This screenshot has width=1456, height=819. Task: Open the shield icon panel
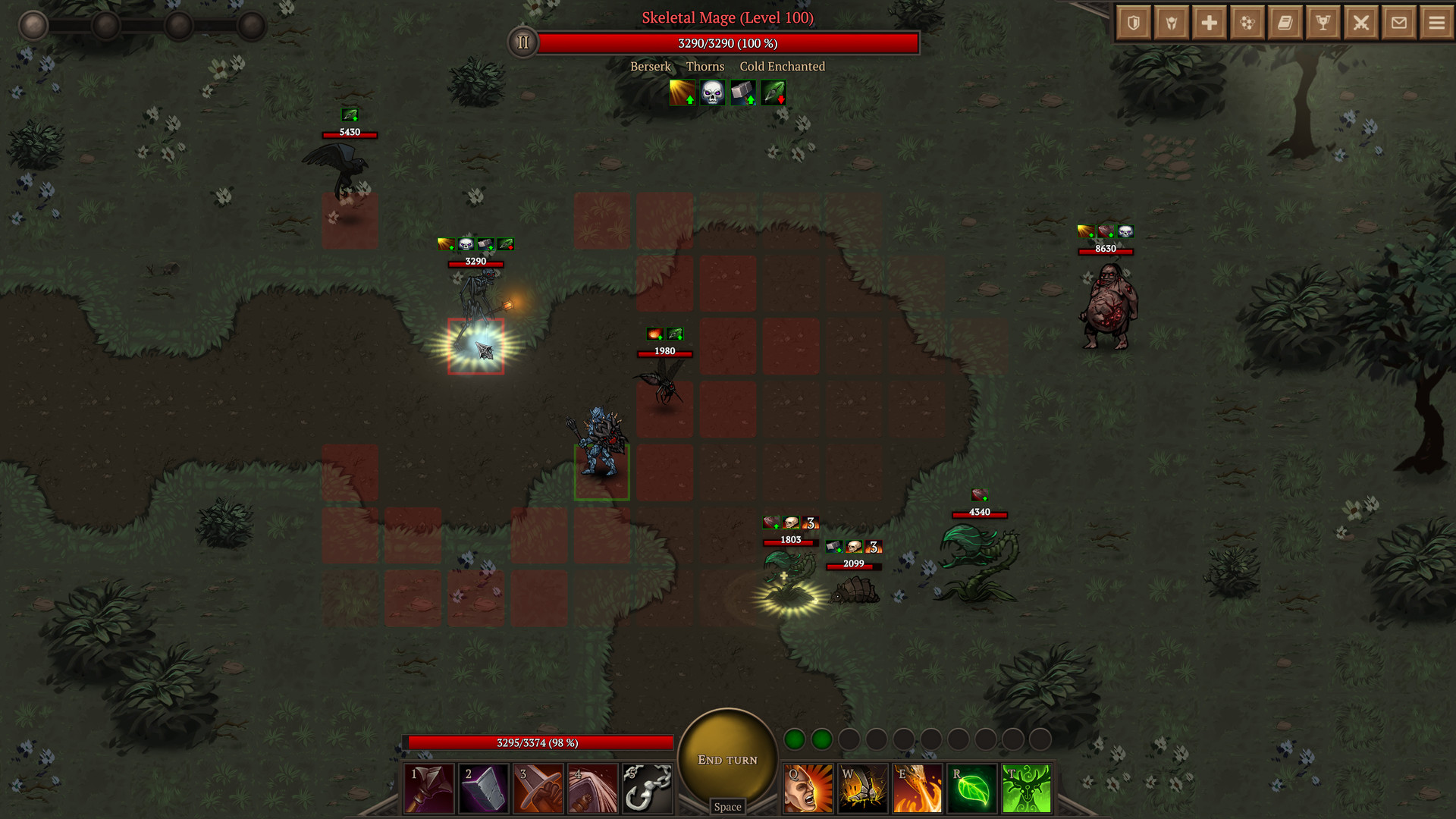pyautogui.click(x=1134, y=23)
